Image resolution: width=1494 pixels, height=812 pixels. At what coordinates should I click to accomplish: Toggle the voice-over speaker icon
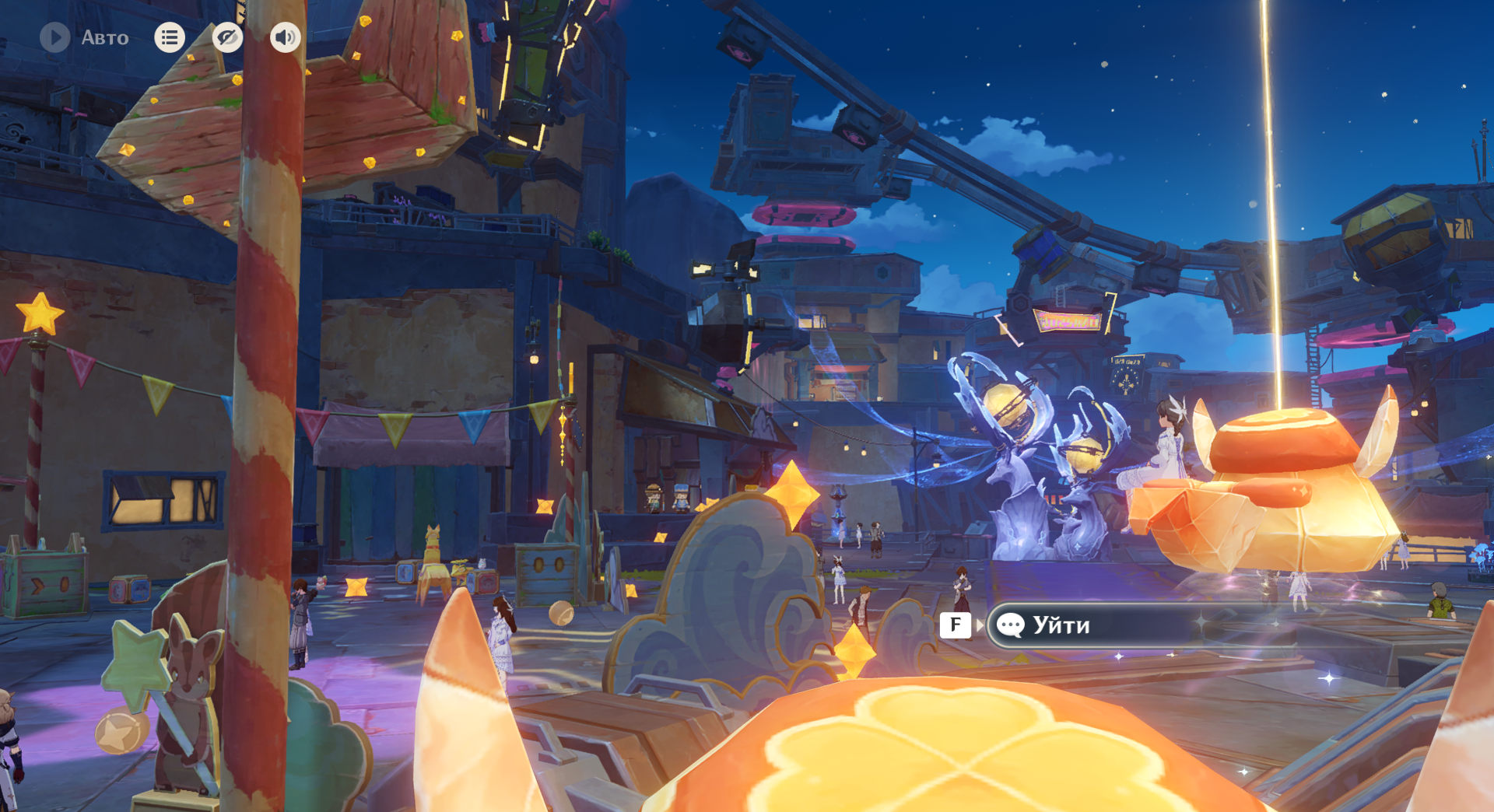click(286, 37)
